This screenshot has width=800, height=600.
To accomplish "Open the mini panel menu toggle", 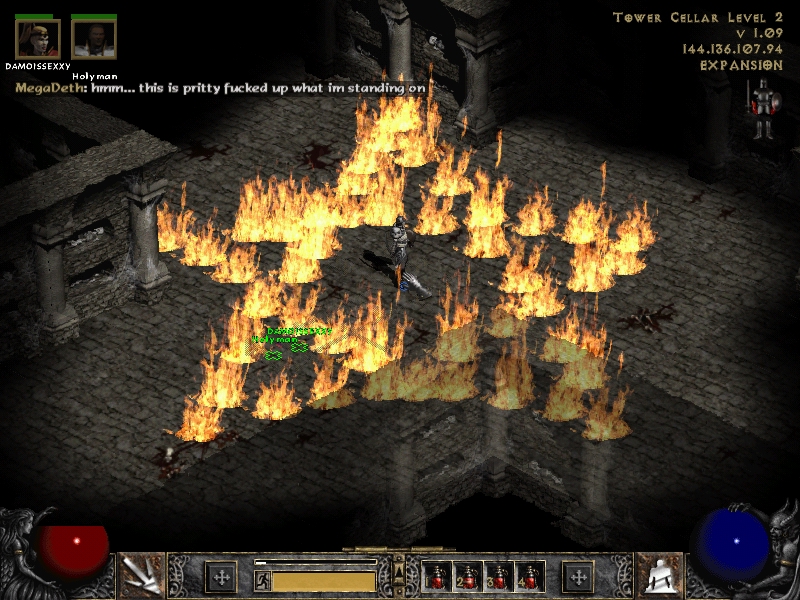I will (x=399, y=571).
